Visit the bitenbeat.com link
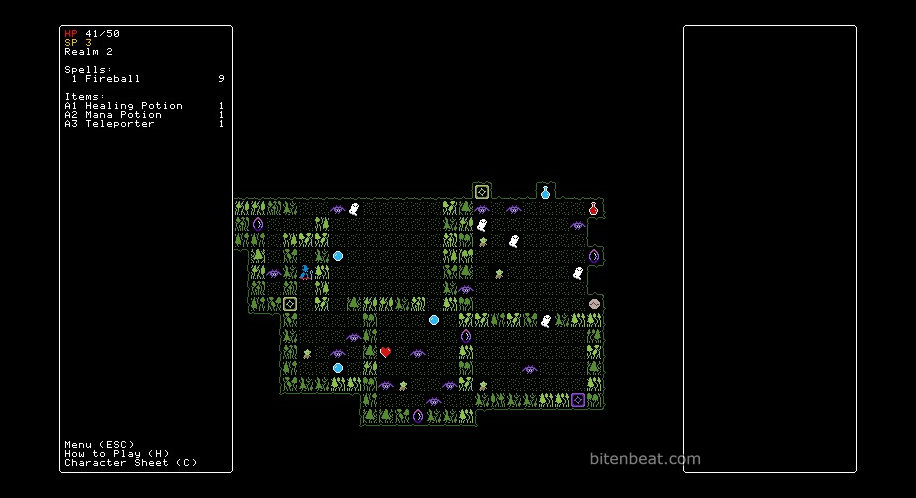Screen dimensions: 916x498 [644, 460]
